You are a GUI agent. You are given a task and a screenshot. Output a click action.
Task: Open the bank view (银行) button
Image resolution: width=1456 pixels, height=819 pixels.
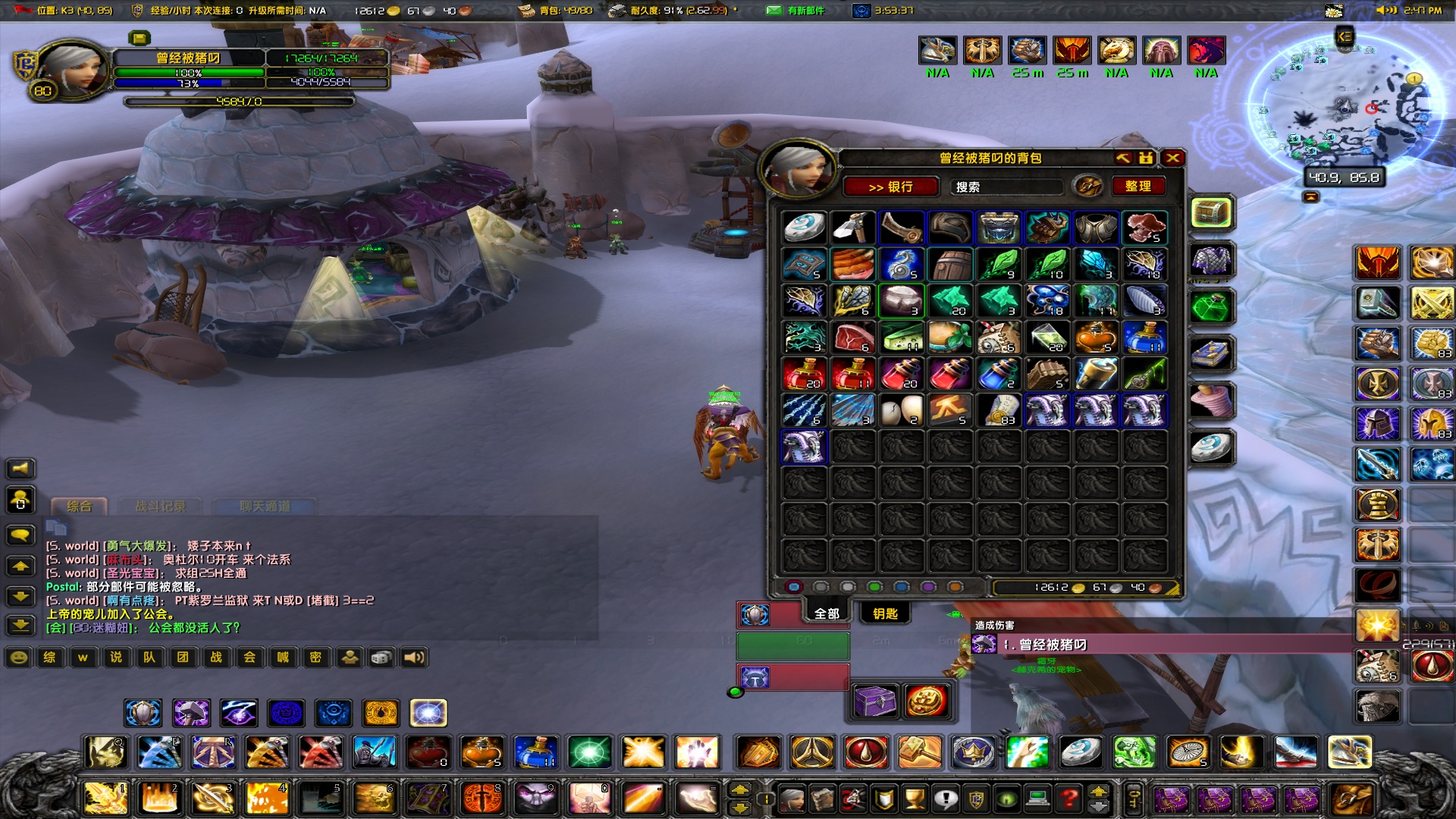tap(891, 187)
